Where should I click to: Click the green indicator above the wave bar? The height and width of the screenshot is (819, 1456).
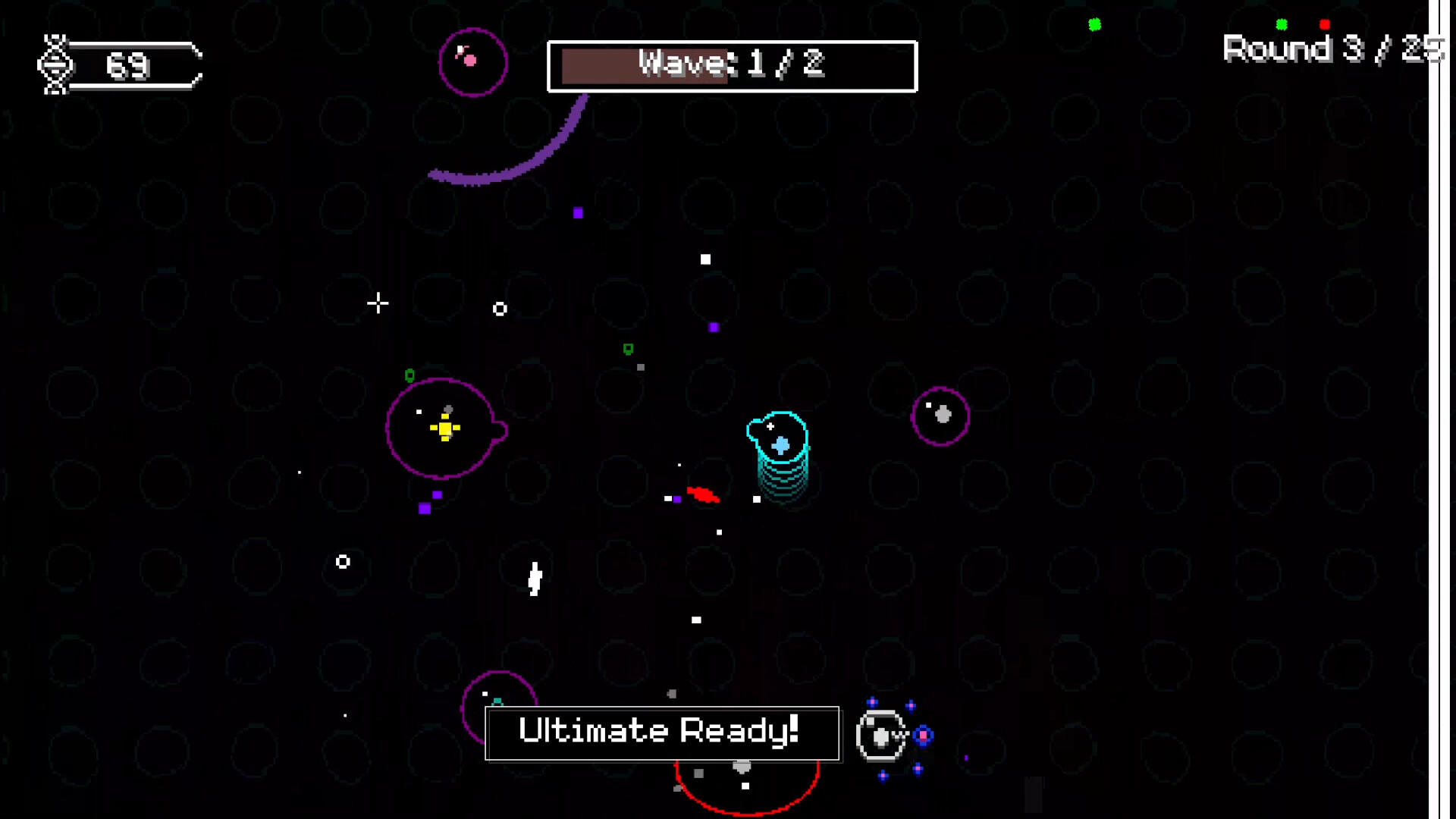tap(1094, 24)
